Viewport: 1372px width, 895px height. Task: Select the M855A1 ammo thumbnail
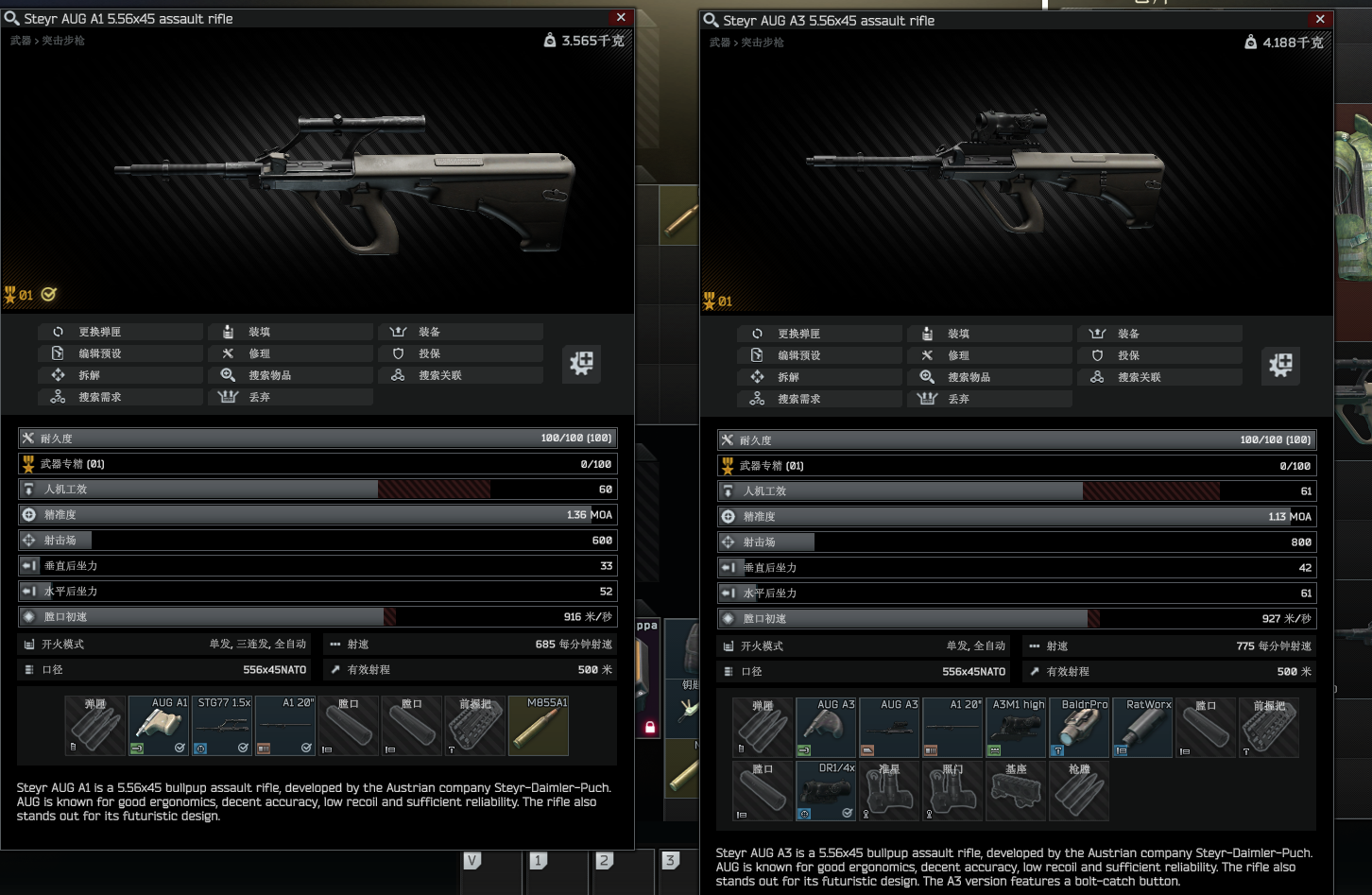(538, 725)
